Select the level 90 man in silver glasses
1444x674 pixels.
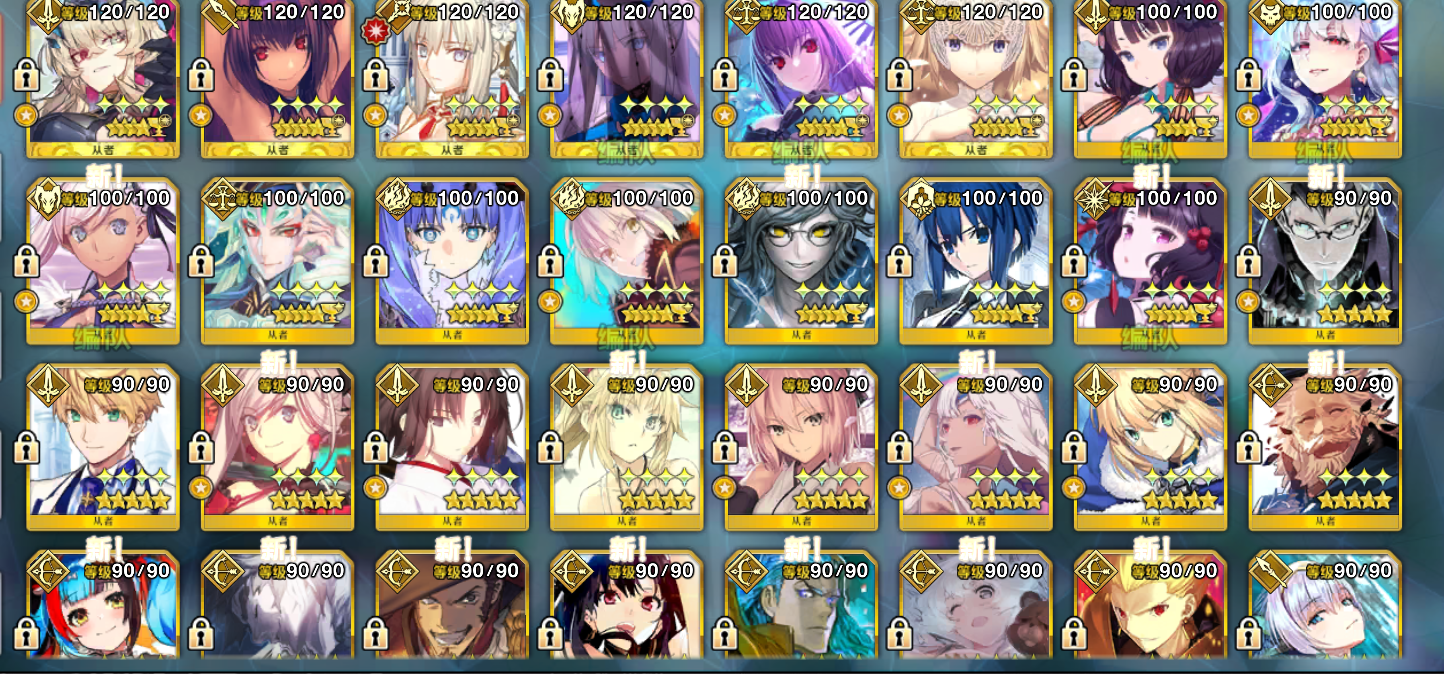[x=1324, y=261]
